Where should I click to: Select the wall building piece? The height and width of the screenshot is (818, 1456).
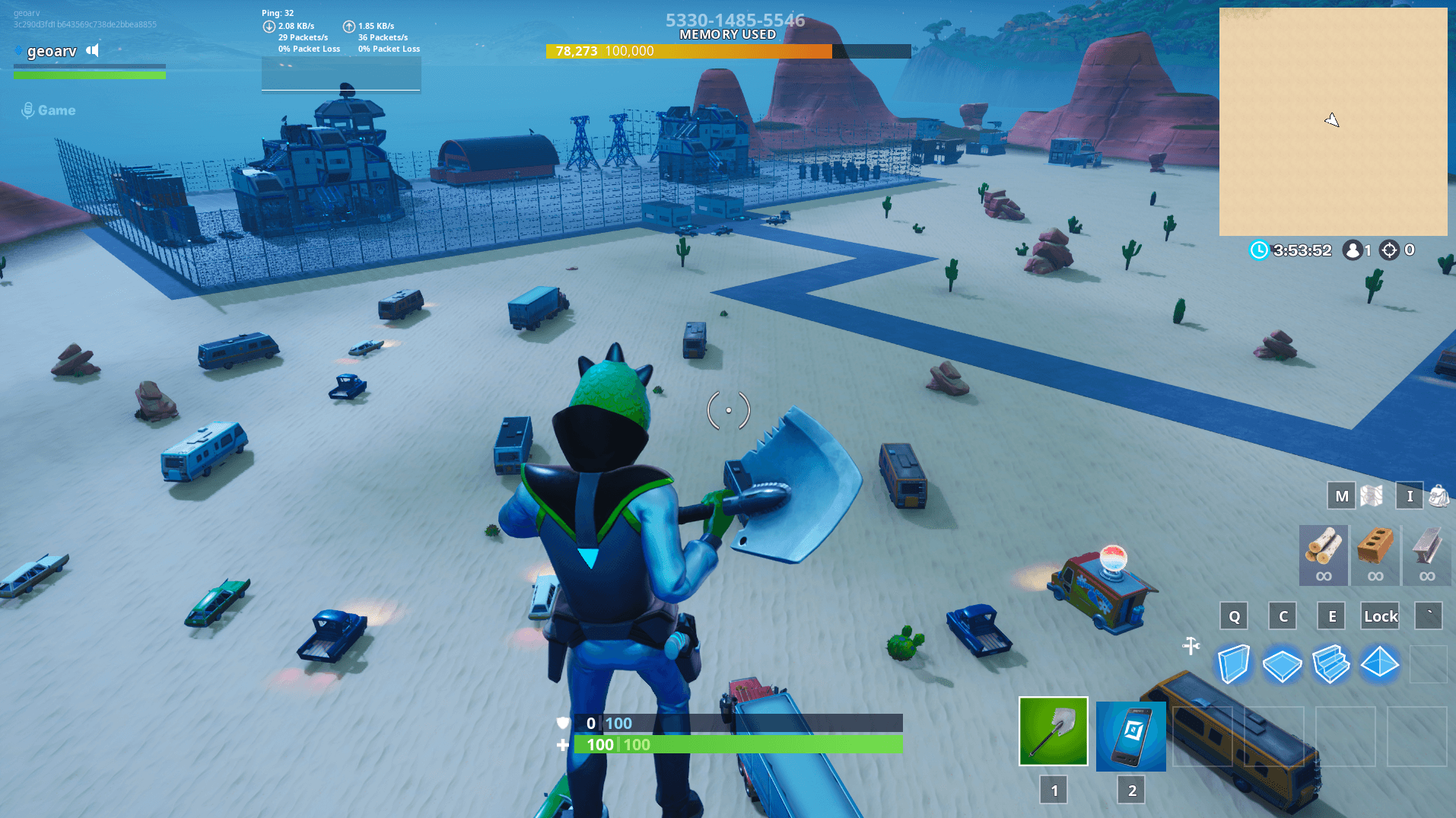1234,664
